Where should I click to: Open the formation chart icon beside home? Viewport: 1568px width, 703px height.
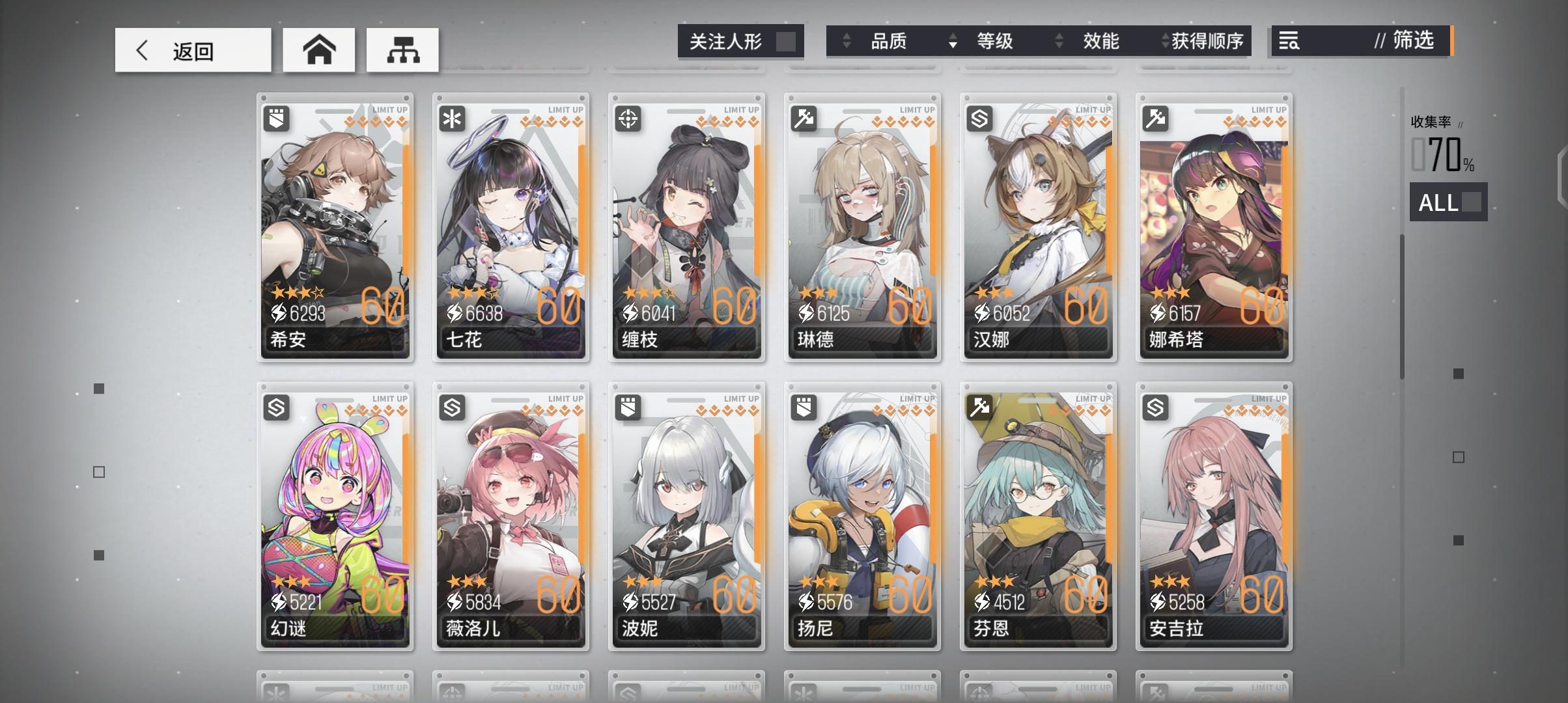coord(402,49)
